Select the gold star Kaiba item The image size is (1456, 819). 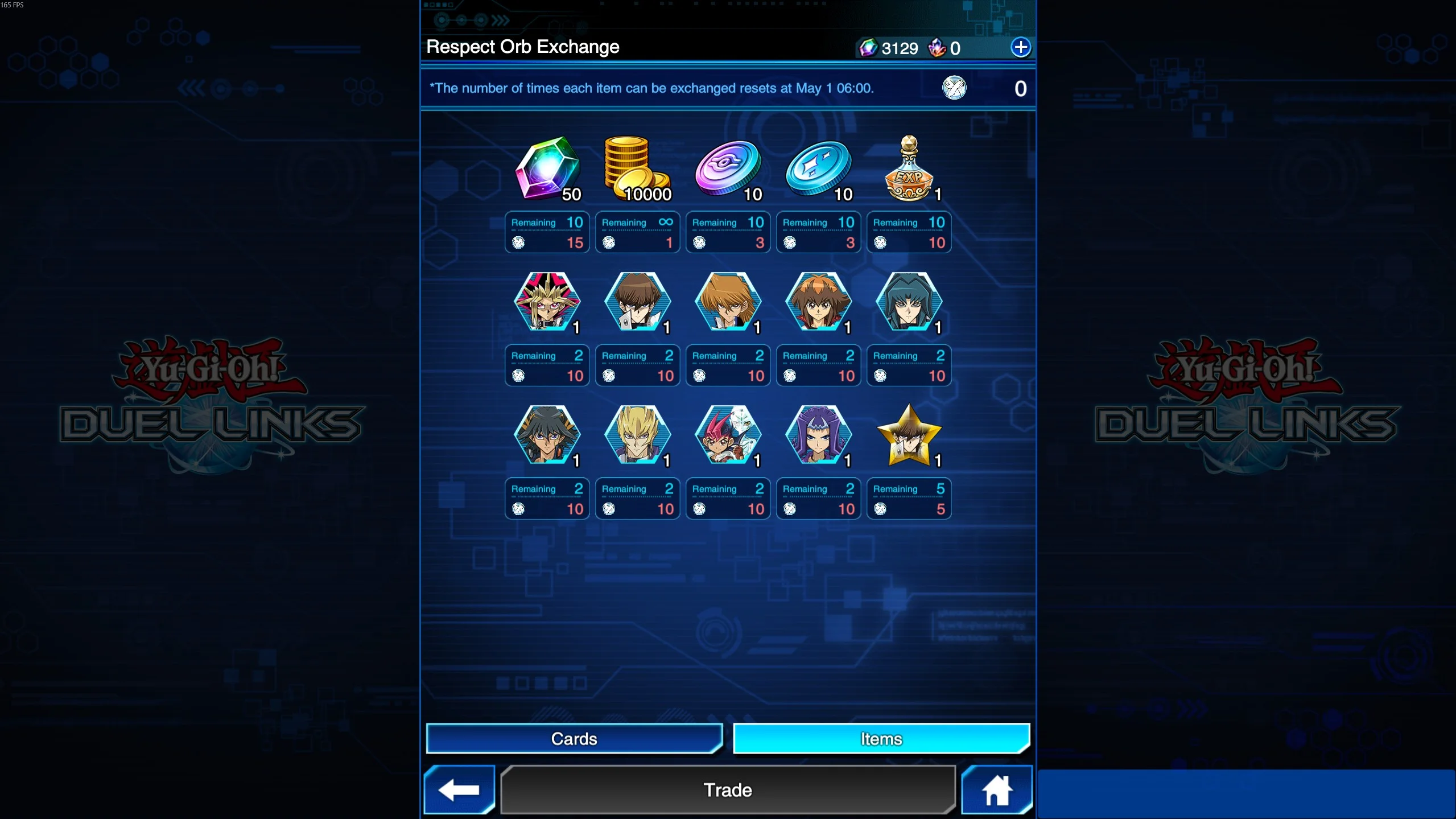pyautogui.click(x=909, y=435)
